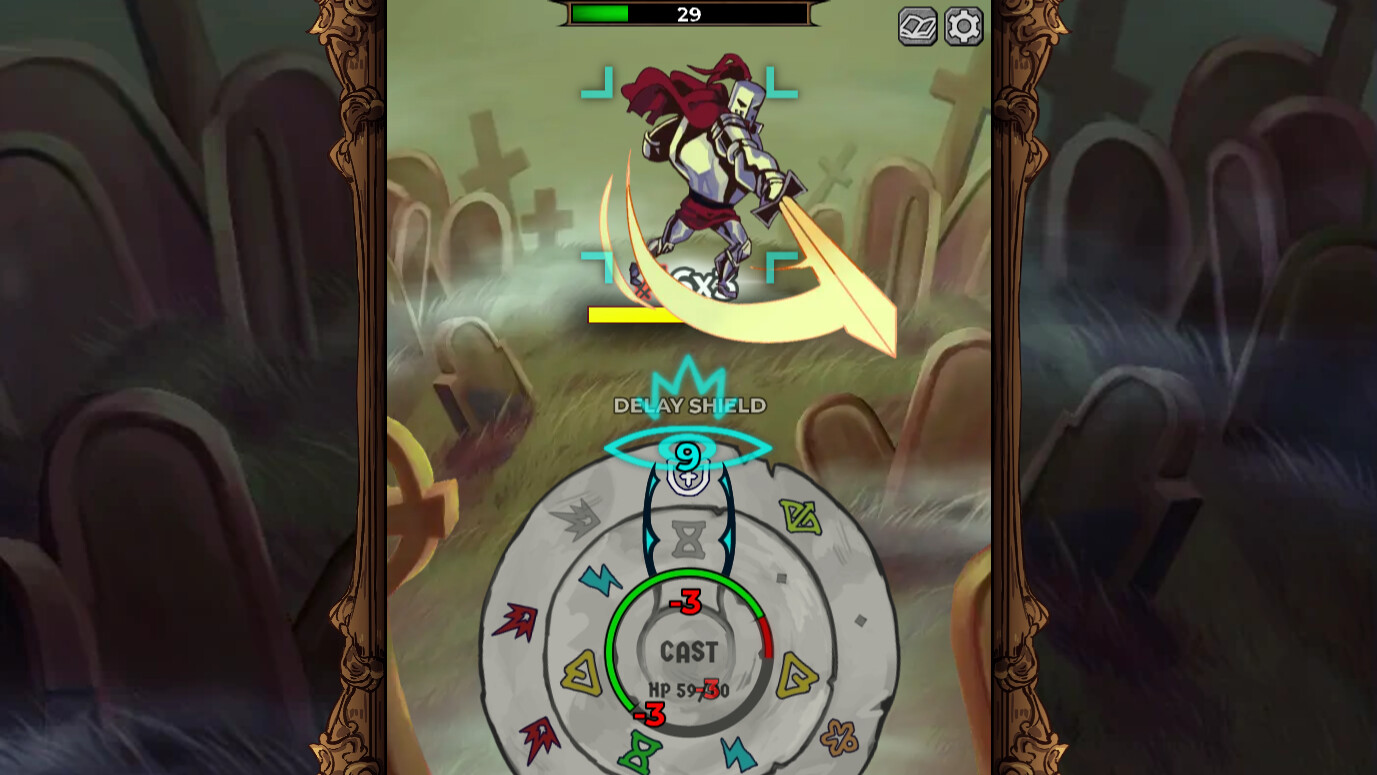This screenshot has width=1377, height=775.
Task: Open the spellbook guide icon
Action: pyautogui.click(x=916, y=27)
